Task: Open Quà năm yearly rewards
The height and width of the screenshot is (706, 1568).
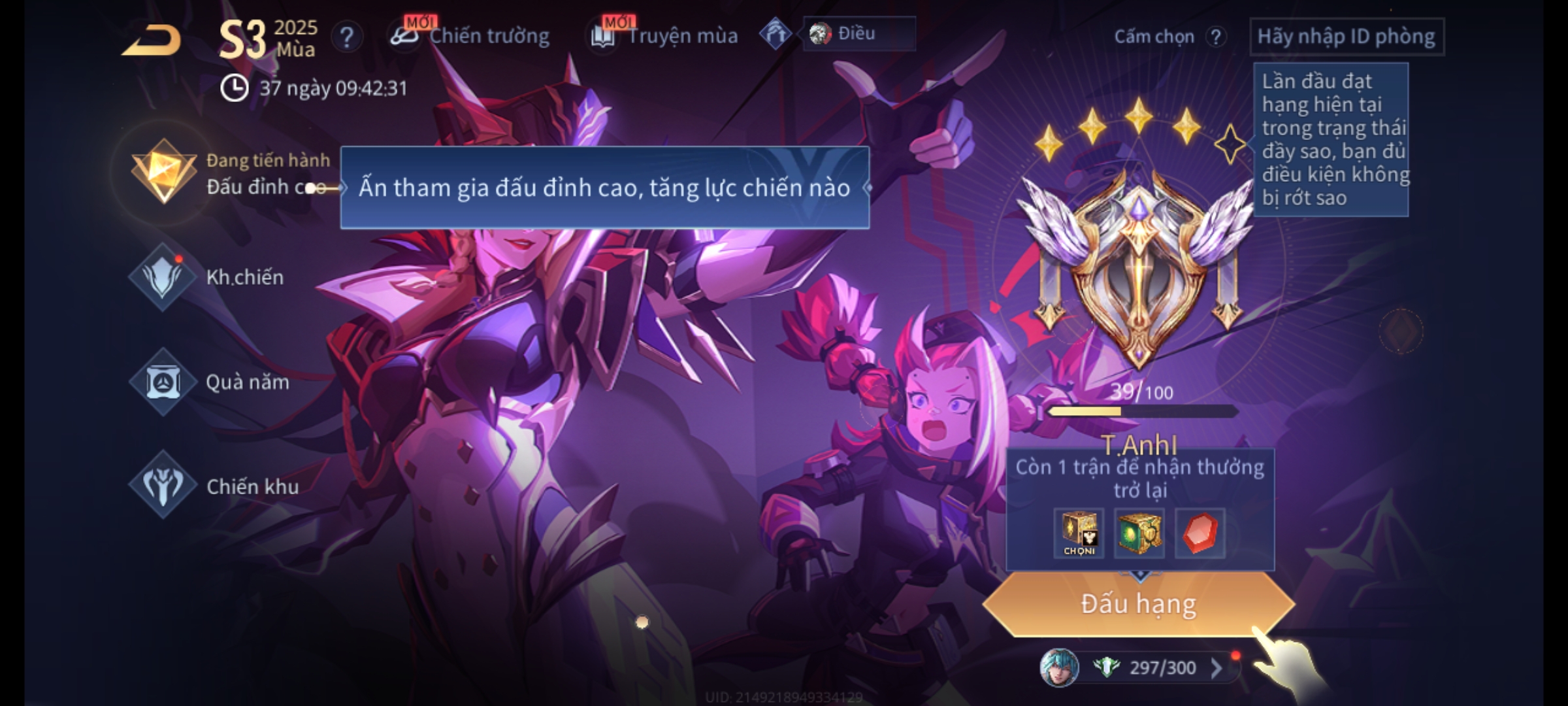Action: (x=163, y=382)
